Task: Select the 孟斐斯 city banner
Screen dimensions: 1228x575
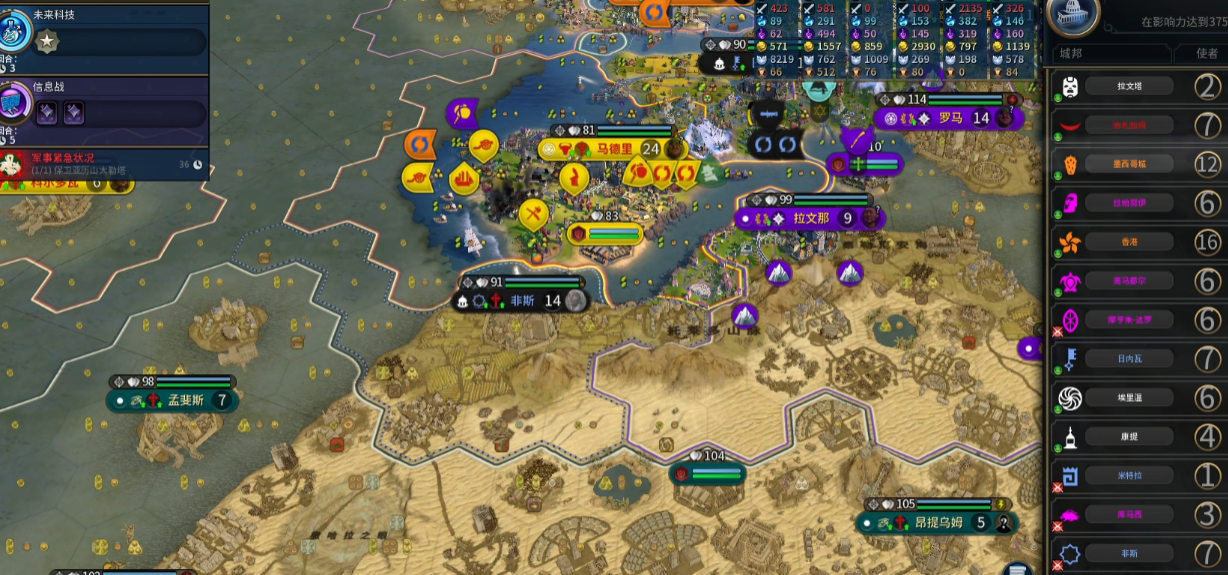Action: click(x=185, y=400)
